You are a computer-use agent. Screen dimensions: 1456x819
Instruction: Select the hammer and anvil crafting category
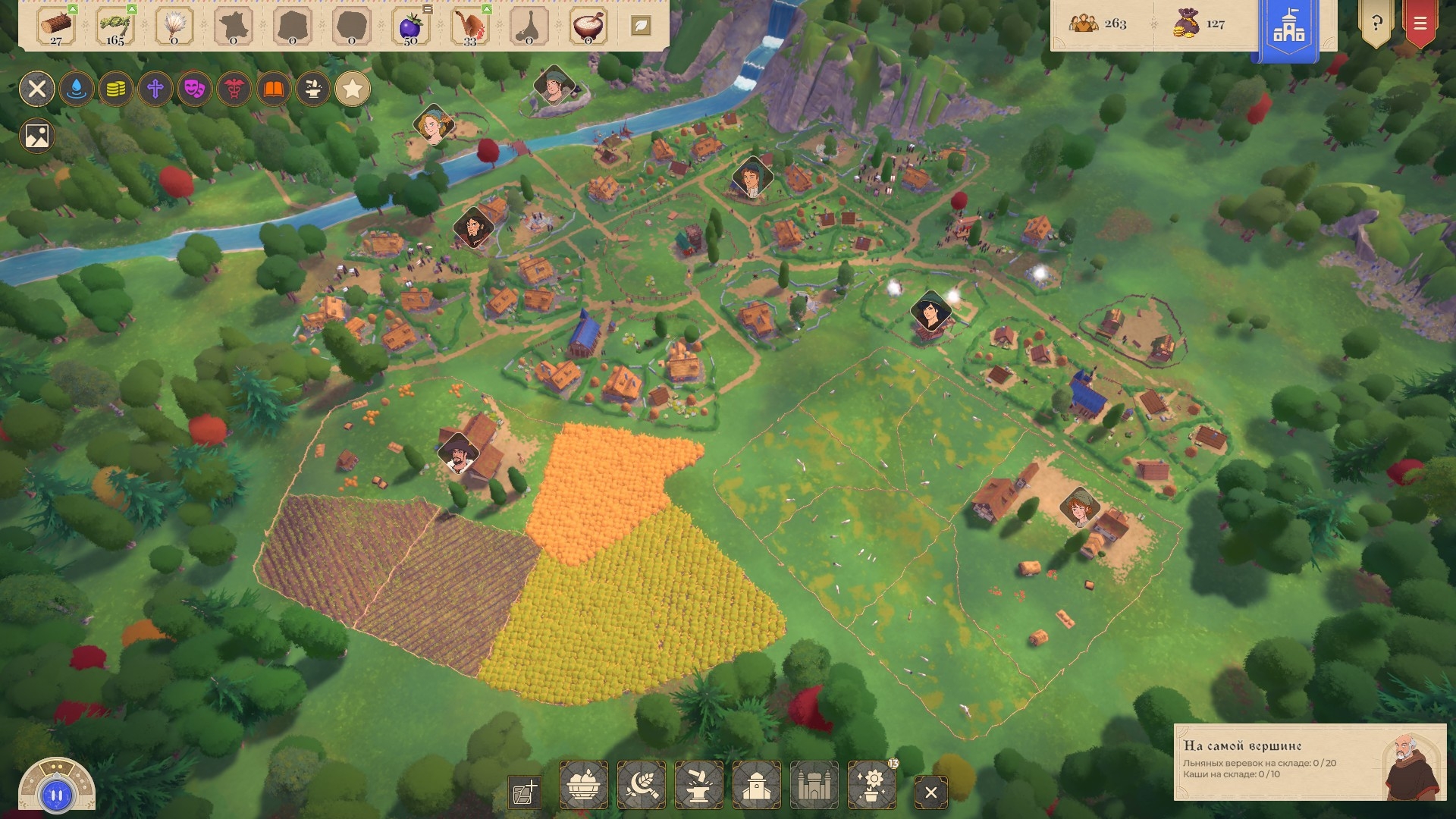pos(698,785)
